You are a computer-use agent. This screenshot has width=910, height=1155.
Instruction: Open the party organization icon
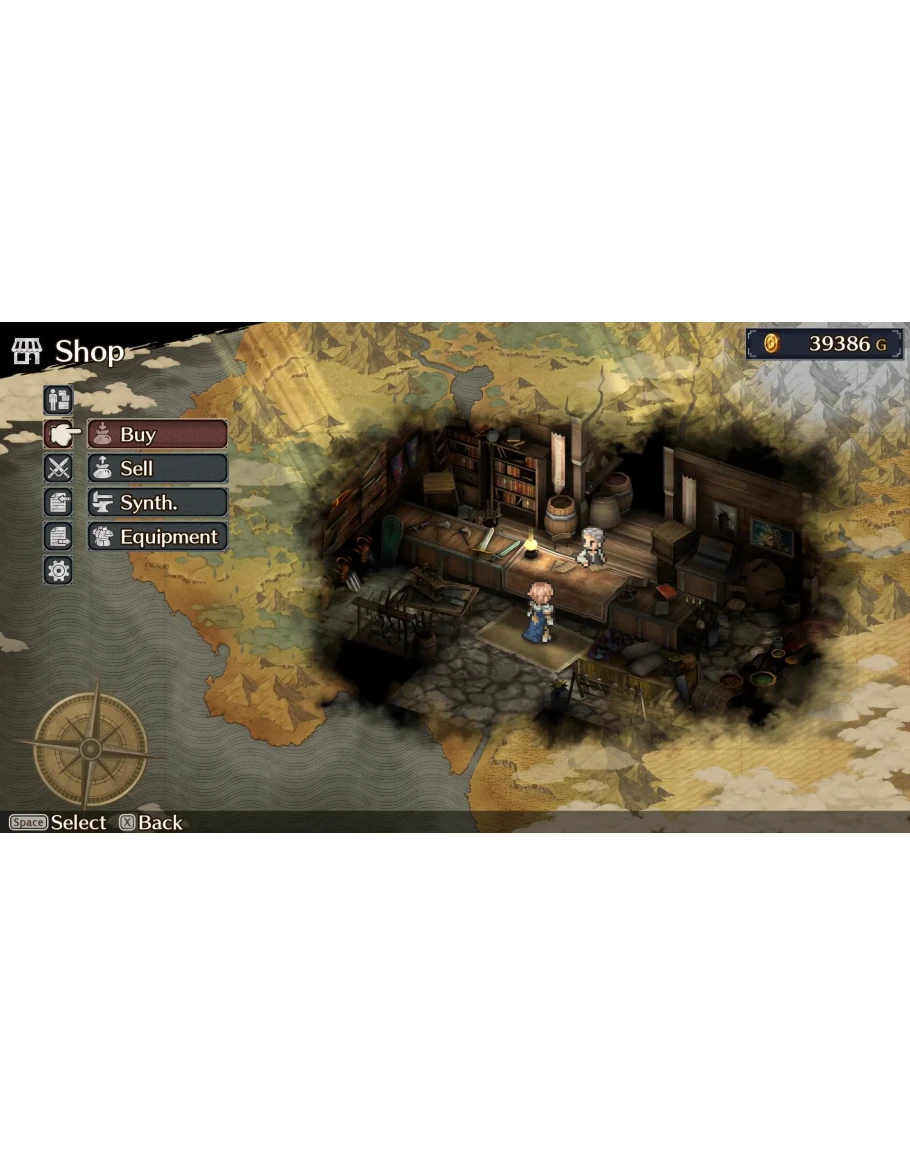coord(58,400)
